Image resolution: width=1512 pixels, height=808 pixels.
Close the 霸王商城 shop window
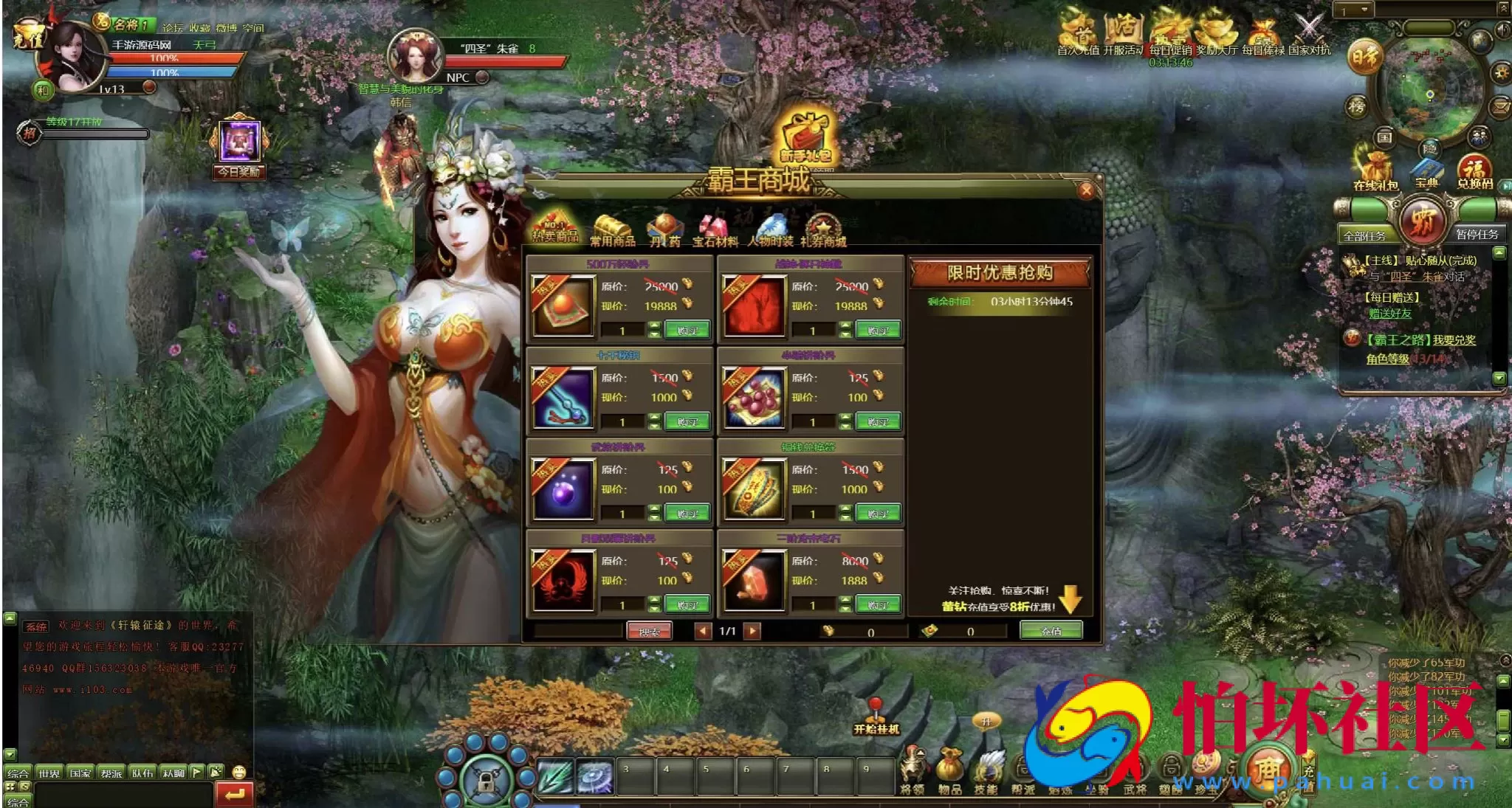click(1086, 191)
